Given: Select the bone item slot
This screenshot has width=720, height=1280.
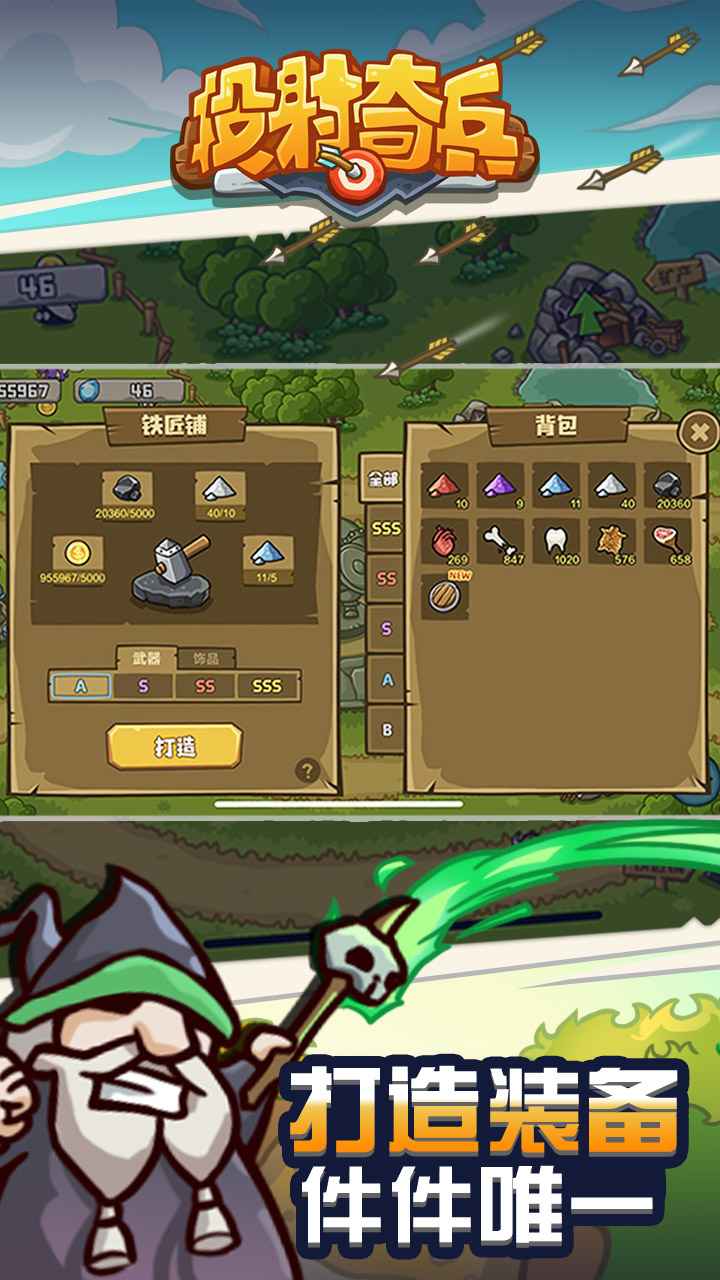Looking at the screenshot, I should click(x=500, y=541).
